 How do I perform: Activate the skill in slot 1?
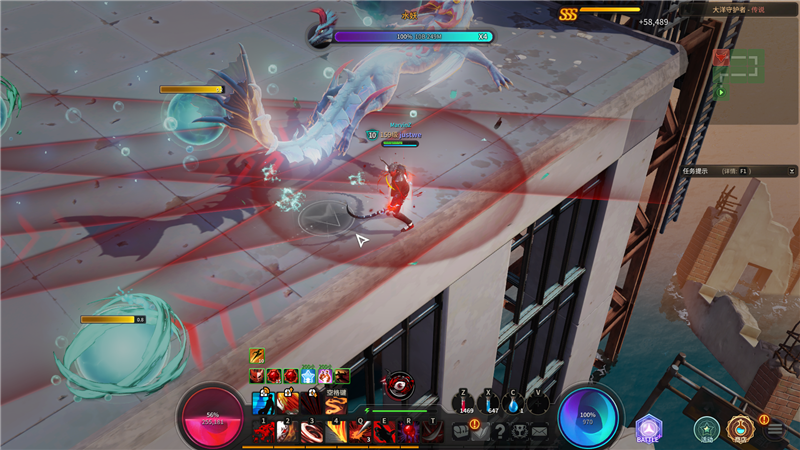[265, 431]
